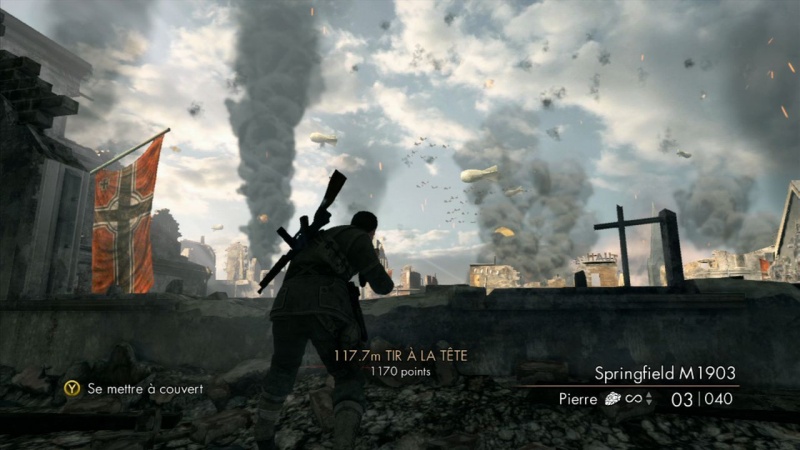The height and width of the screenshot is (450, 800).
Task: Click the item cycle arrows beside Pierre
Action: 649,399
